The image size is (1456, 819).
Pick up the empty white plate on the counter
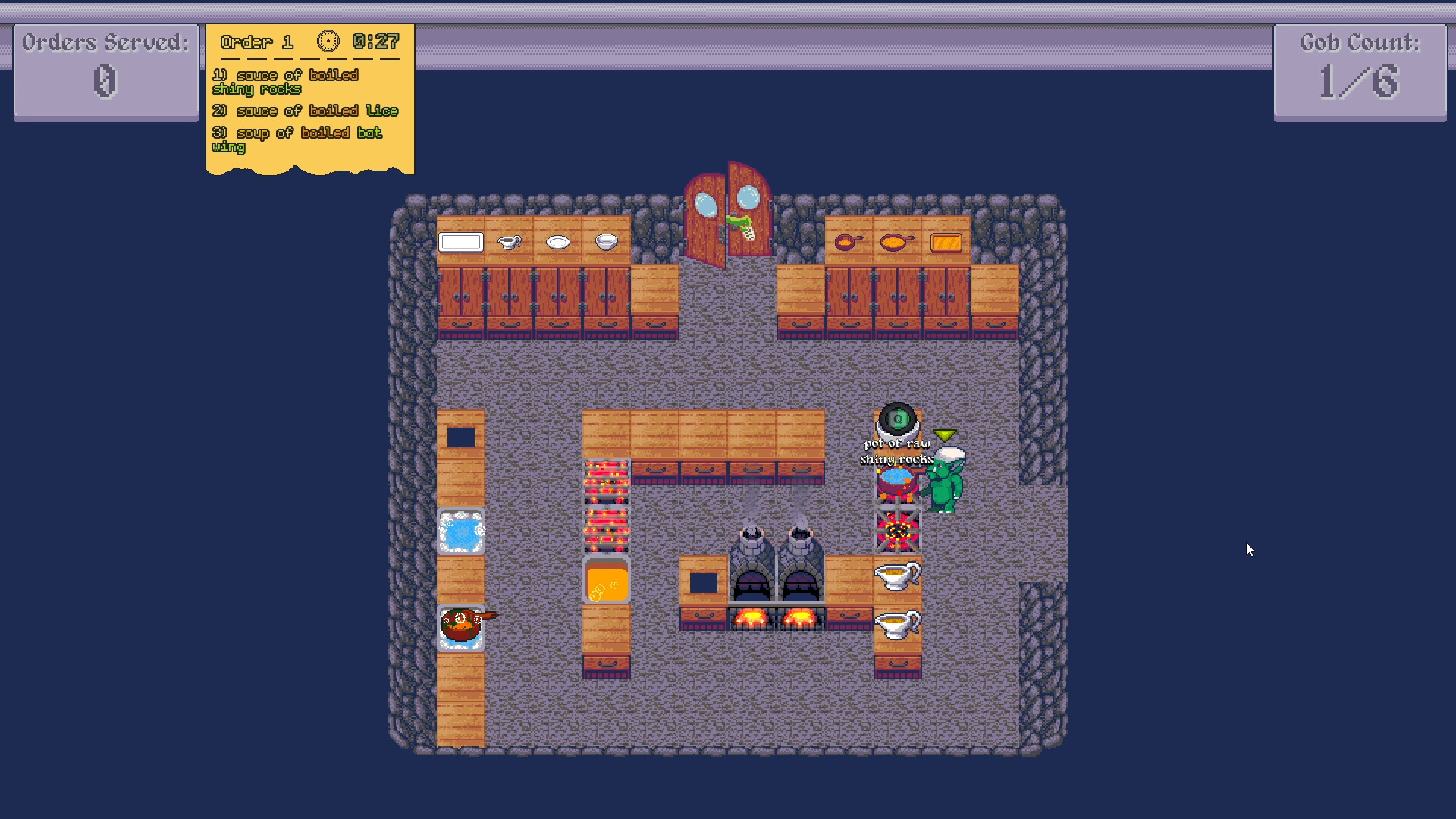click(x=558, y=242)
